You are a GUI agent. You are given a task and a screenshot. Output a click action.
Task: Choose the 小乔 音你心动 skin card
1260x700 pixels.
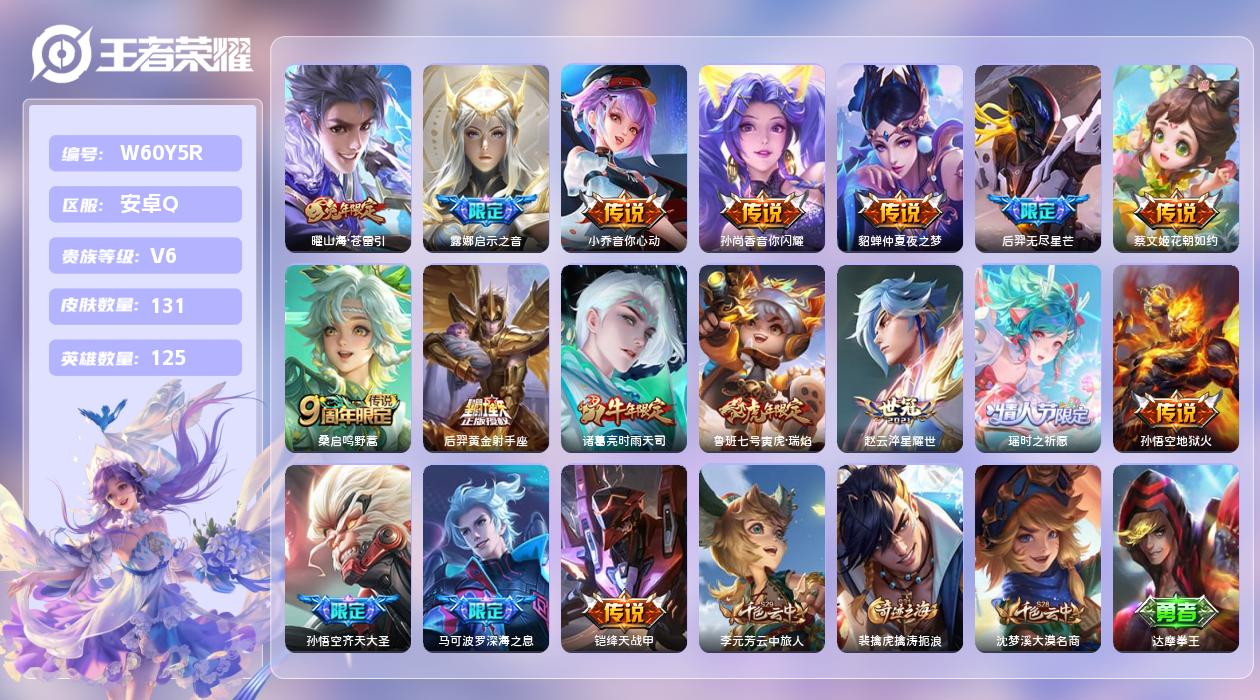tap(624, 158)
